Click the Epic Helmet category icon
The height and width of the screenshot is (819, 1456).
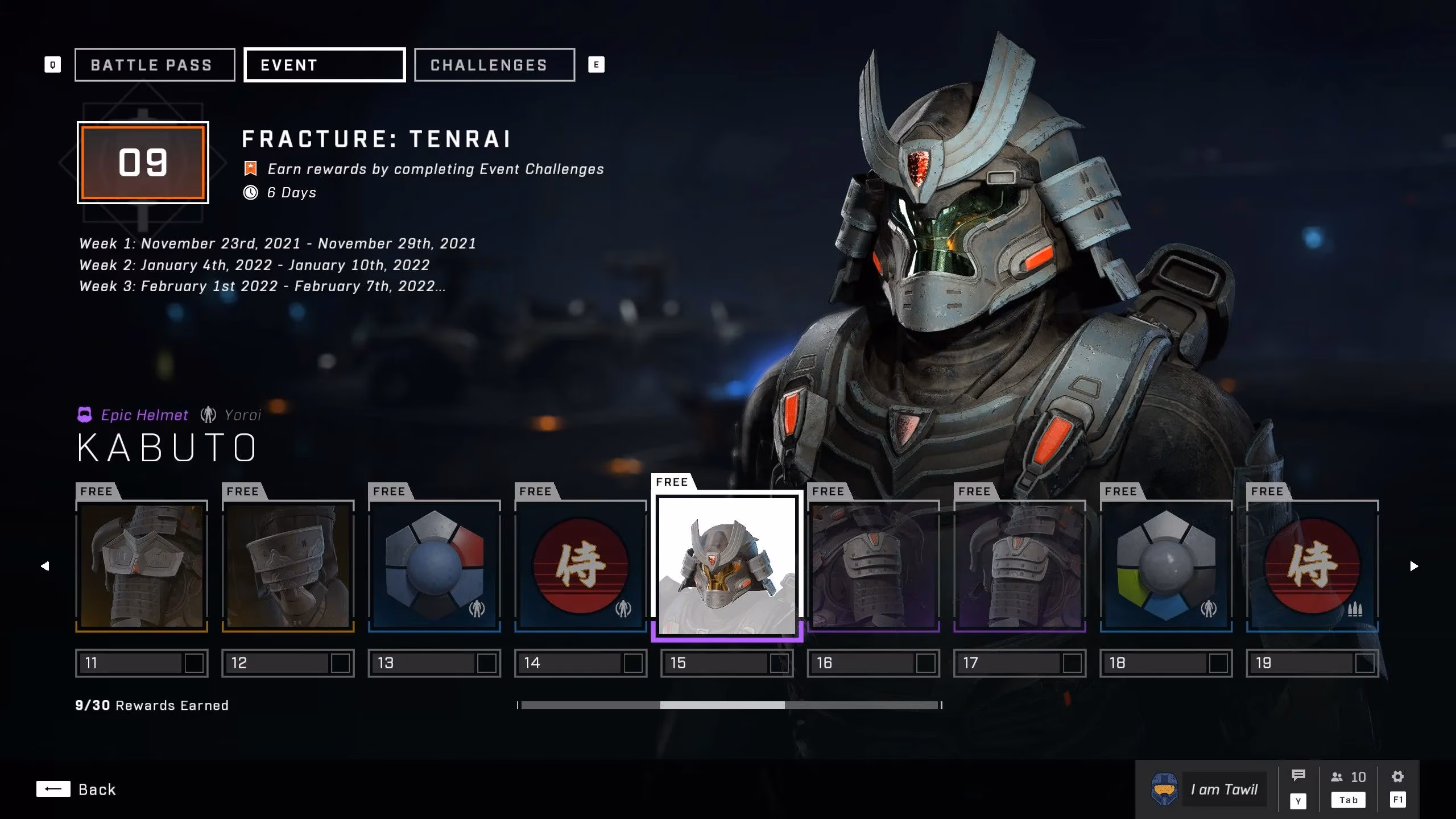click(85, 415)
